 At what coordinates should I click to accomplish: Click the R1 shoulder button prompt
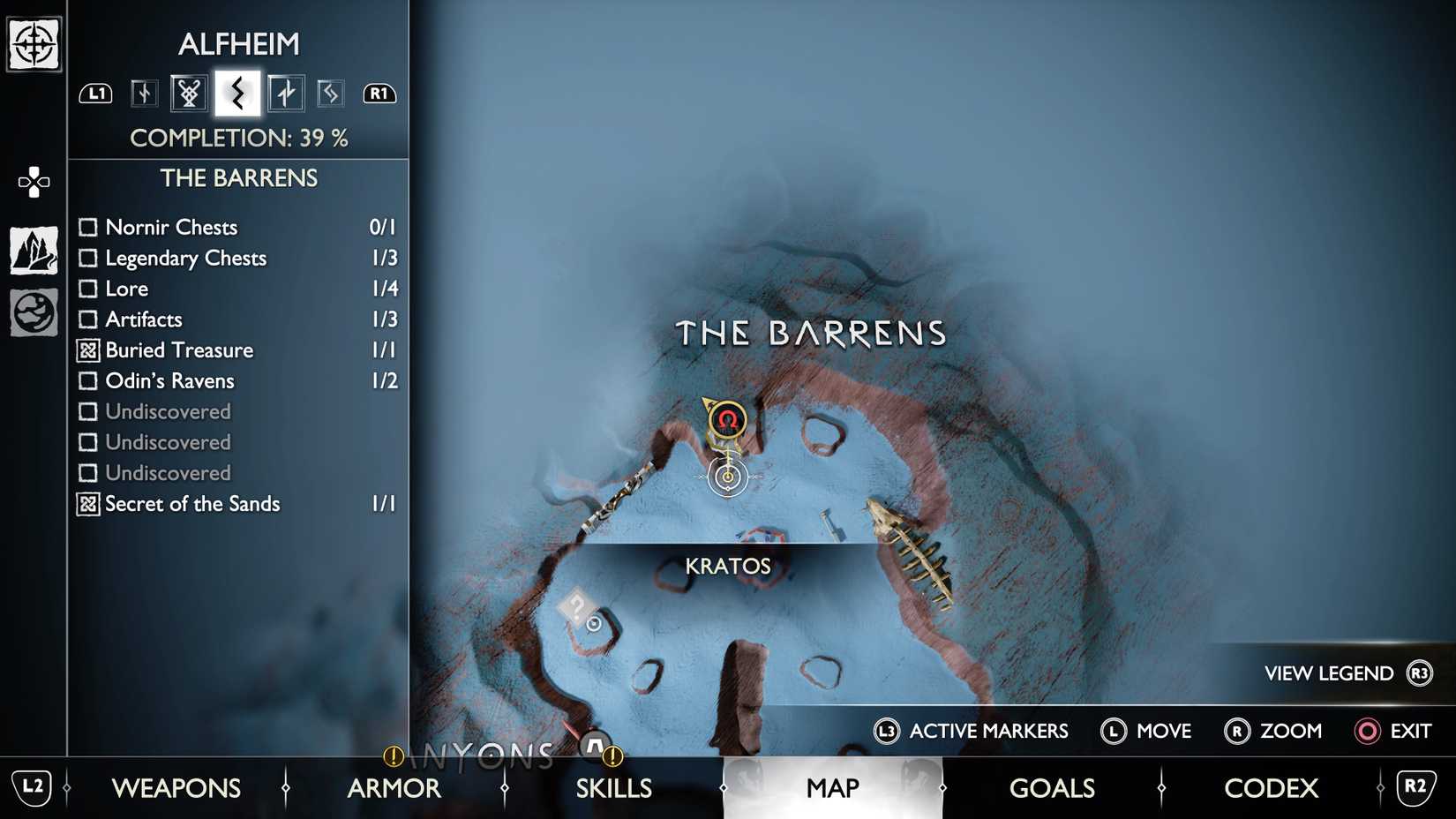(379, 93)
